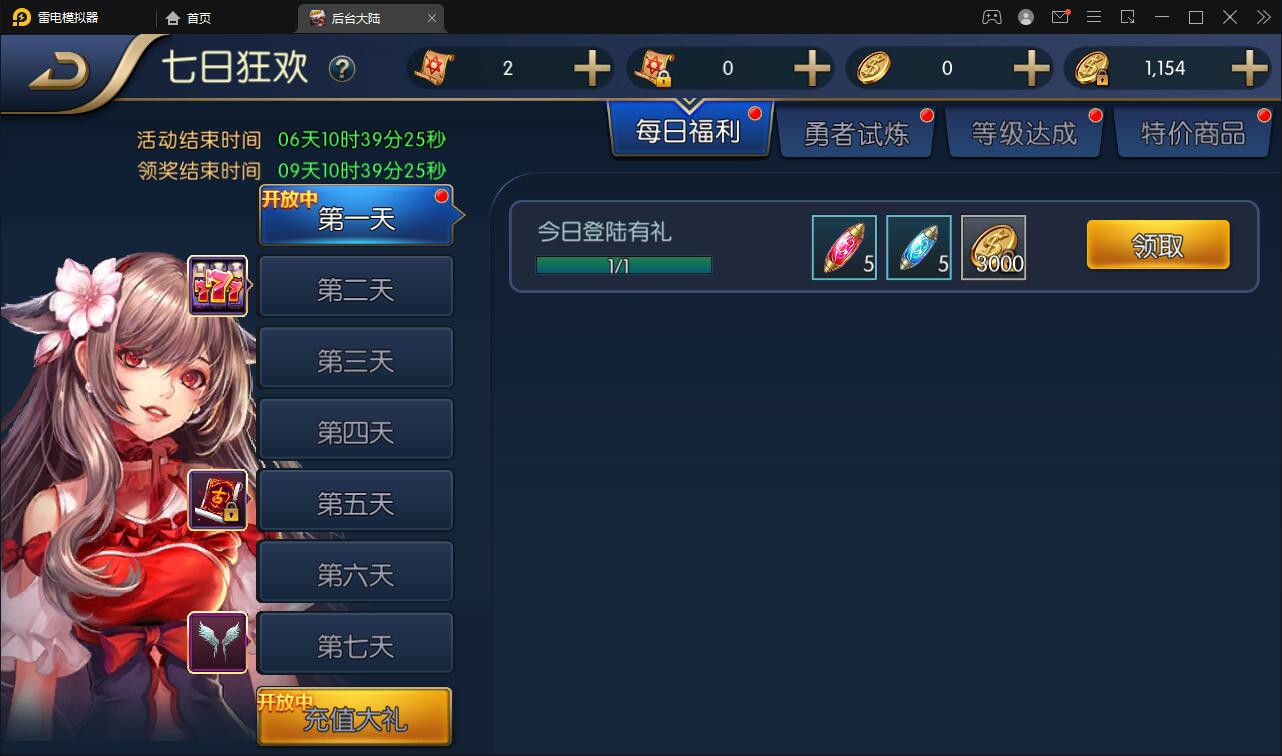Click the plus button next to 1,154 gold
Viewport: 1282px width, 756px height.
coord(1248,68)
